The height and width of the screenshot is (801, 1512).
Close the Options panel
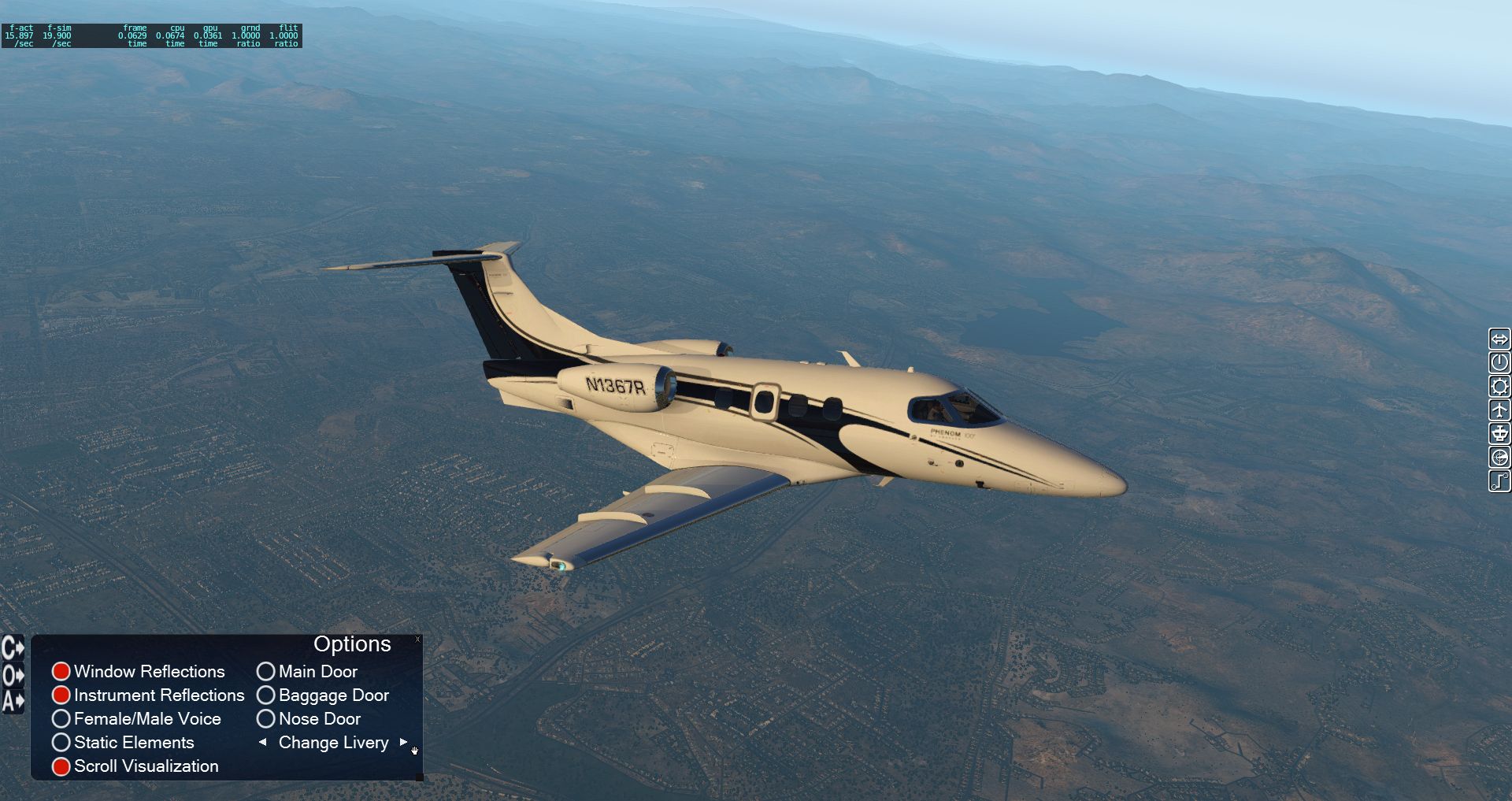pyautogui.click(x=417, y=640)
